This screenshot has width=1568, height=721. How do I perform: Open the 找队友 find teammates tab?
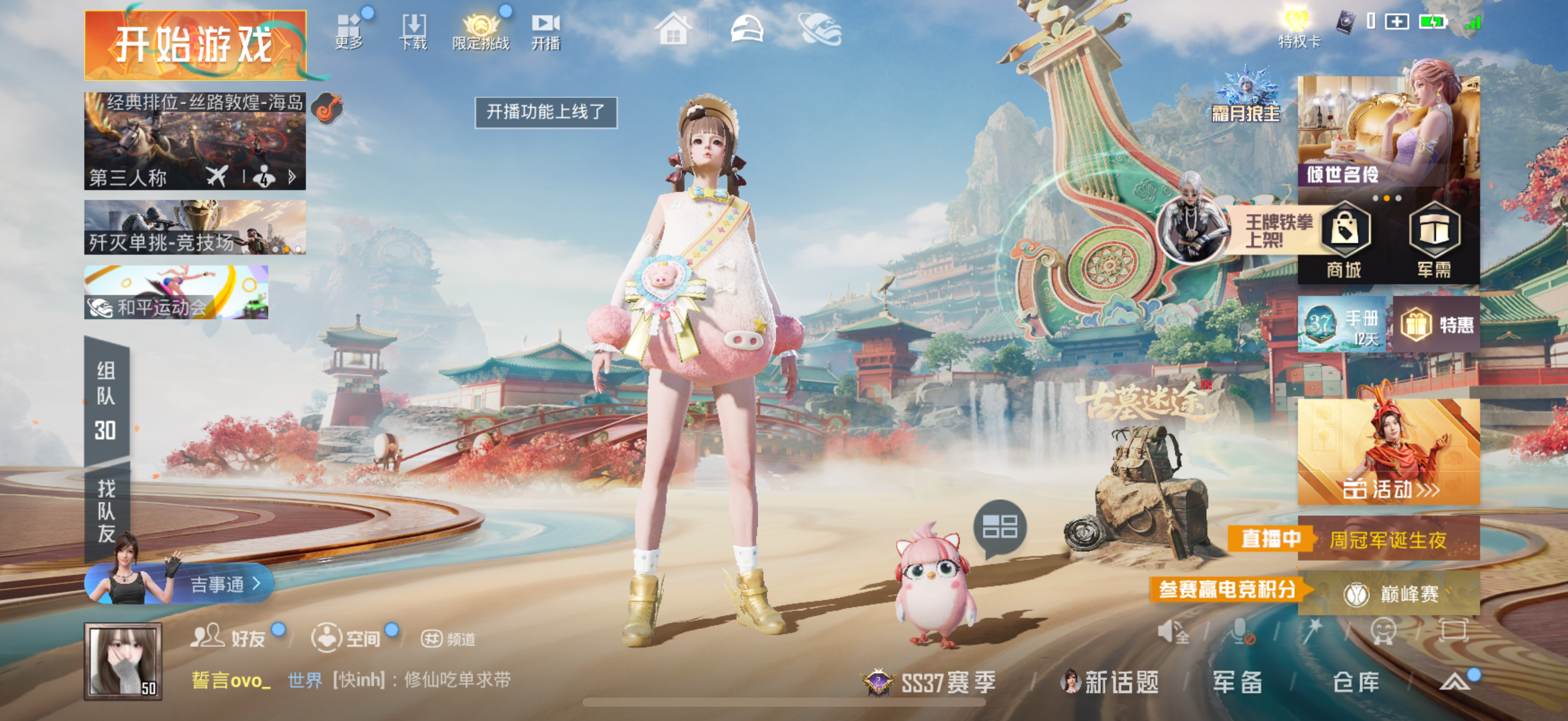[x=106, y=510]
